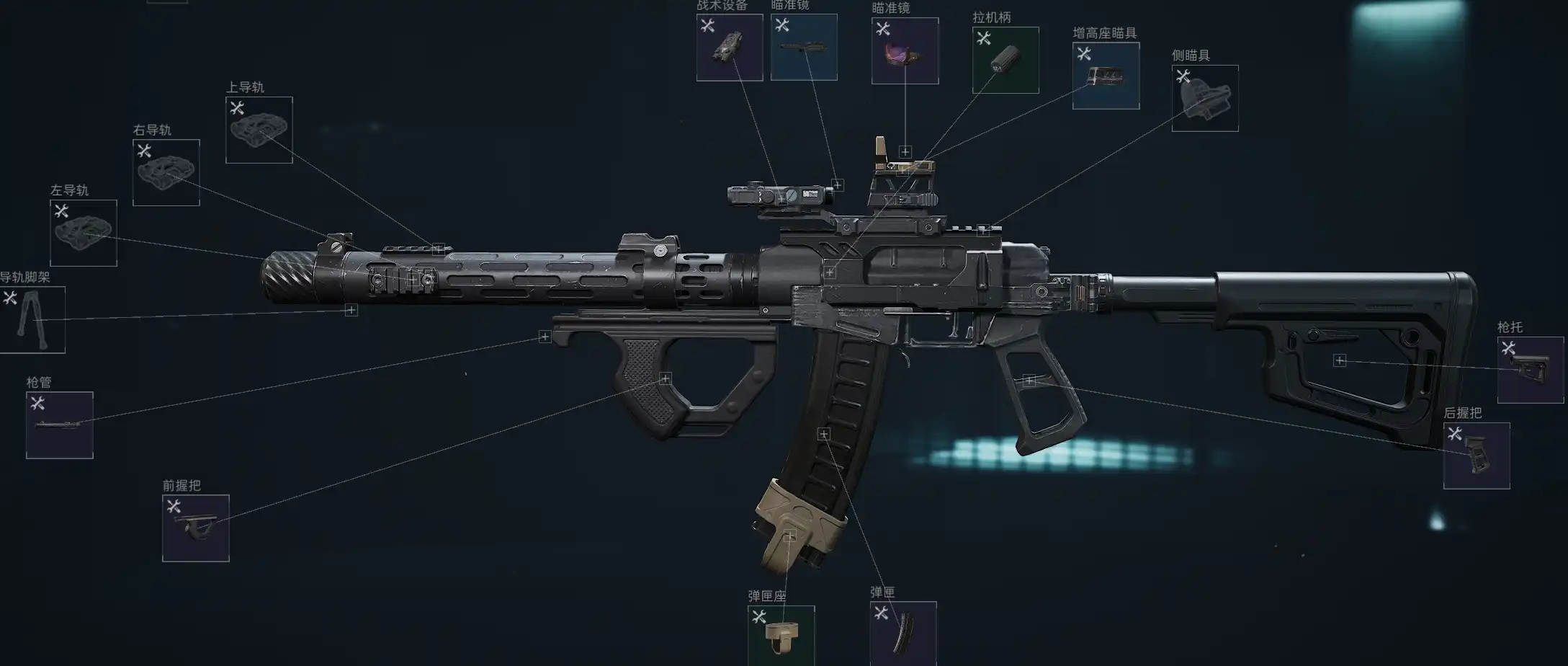Choose the 右导轨 slot
Screen dimensions: 1568x666
click(x=166, y=173)
